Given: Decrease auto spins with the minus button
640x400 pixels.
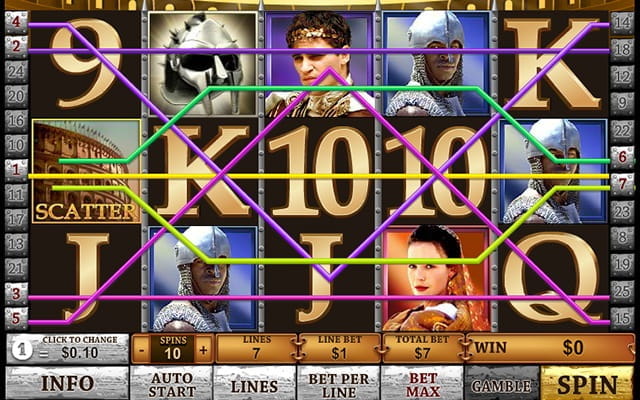Looking at the screenshot, I should coord(141,351).
